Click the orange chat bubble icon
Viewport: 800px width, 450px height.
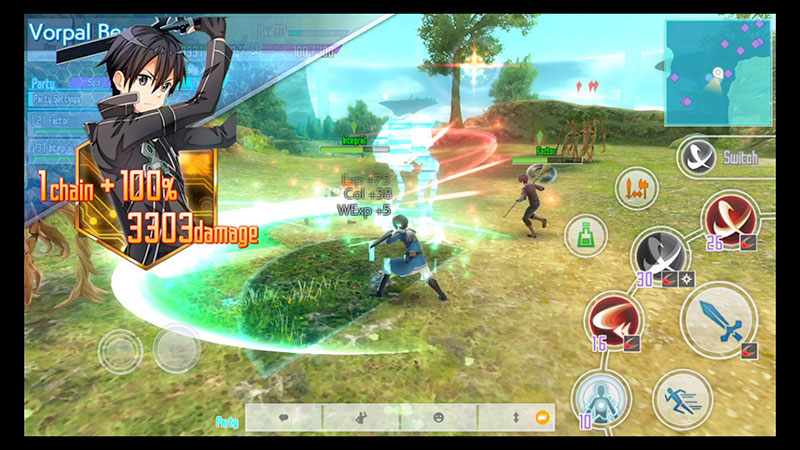coord(543,418)
